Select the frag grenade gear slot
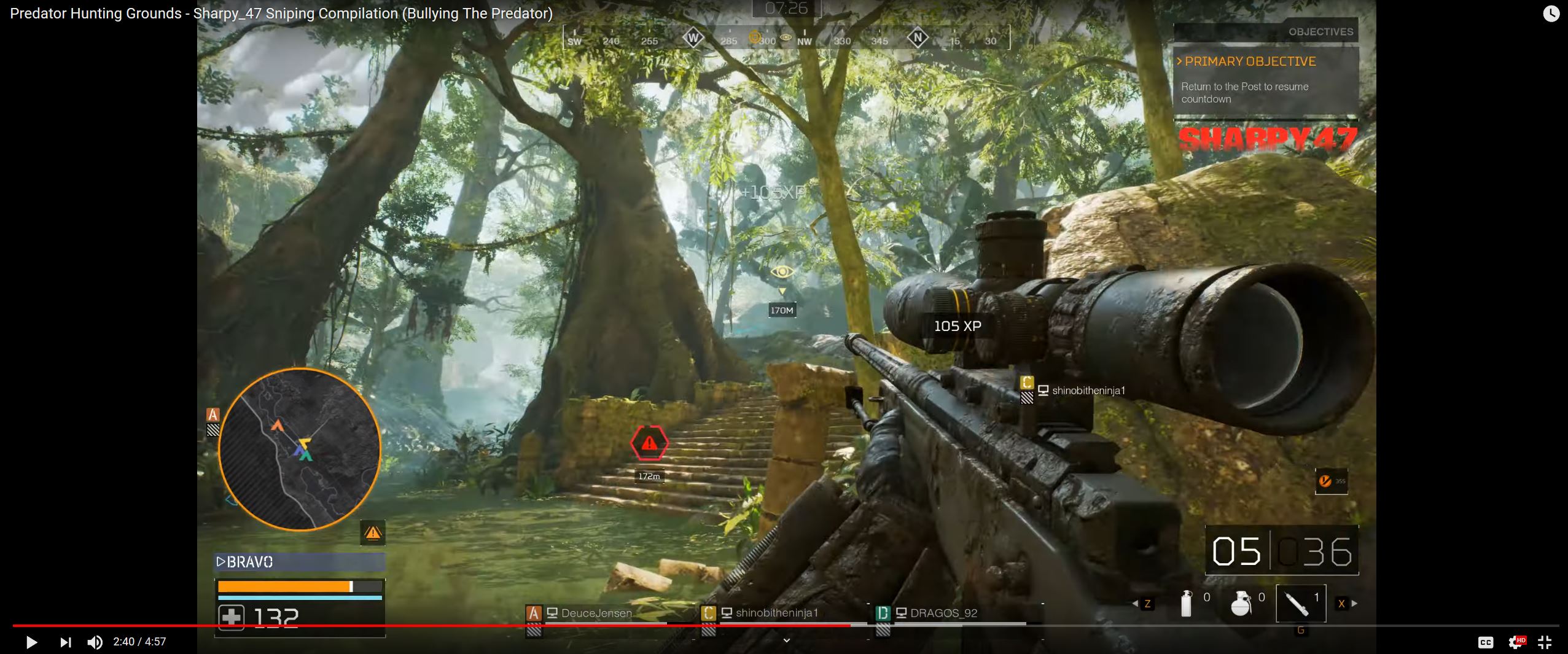1568x654 pixels. pyautogui.click(x=1241, y=602)
